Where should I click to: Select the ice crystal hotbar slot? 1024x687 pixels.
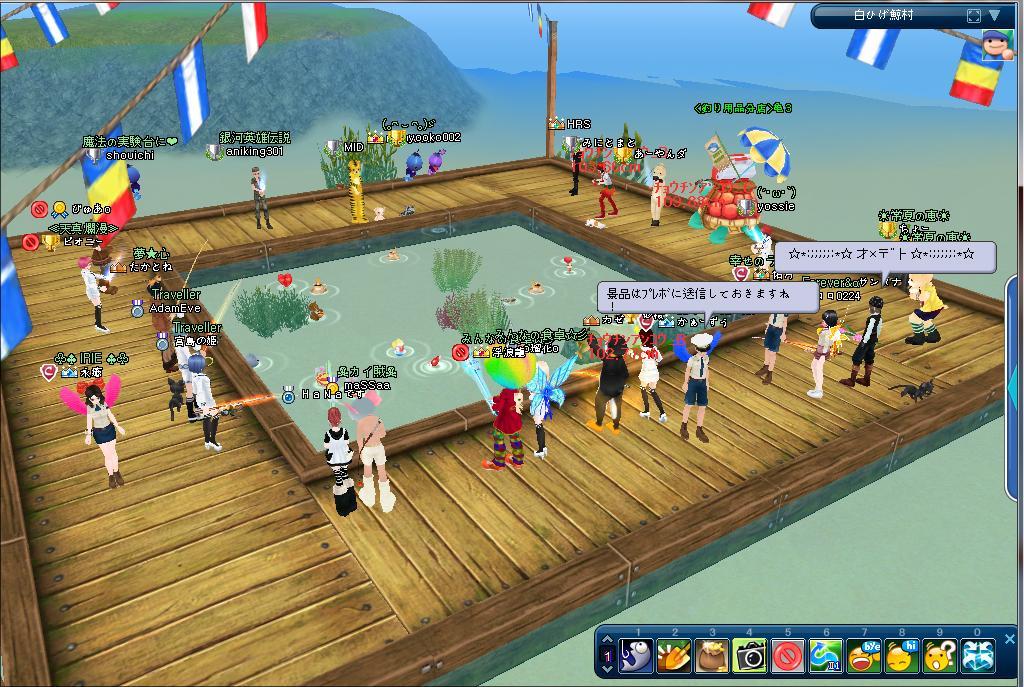point(978,656)
